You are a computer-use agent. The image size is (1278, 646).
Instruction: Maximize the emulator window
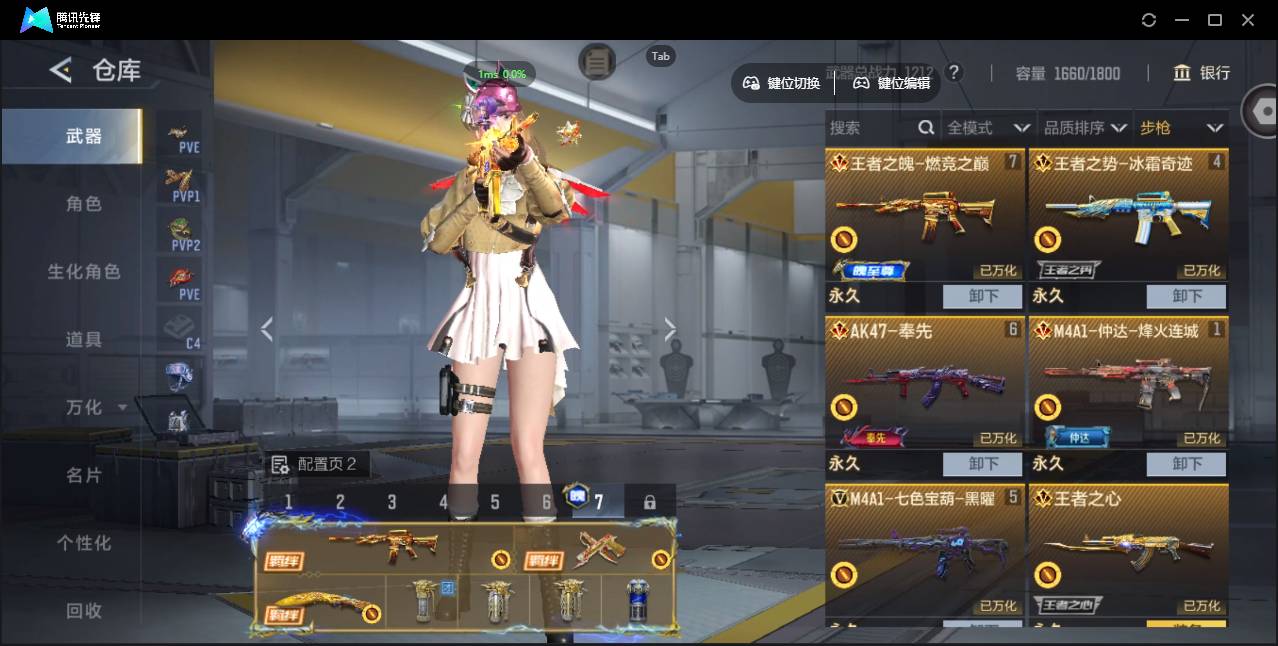1215,20
